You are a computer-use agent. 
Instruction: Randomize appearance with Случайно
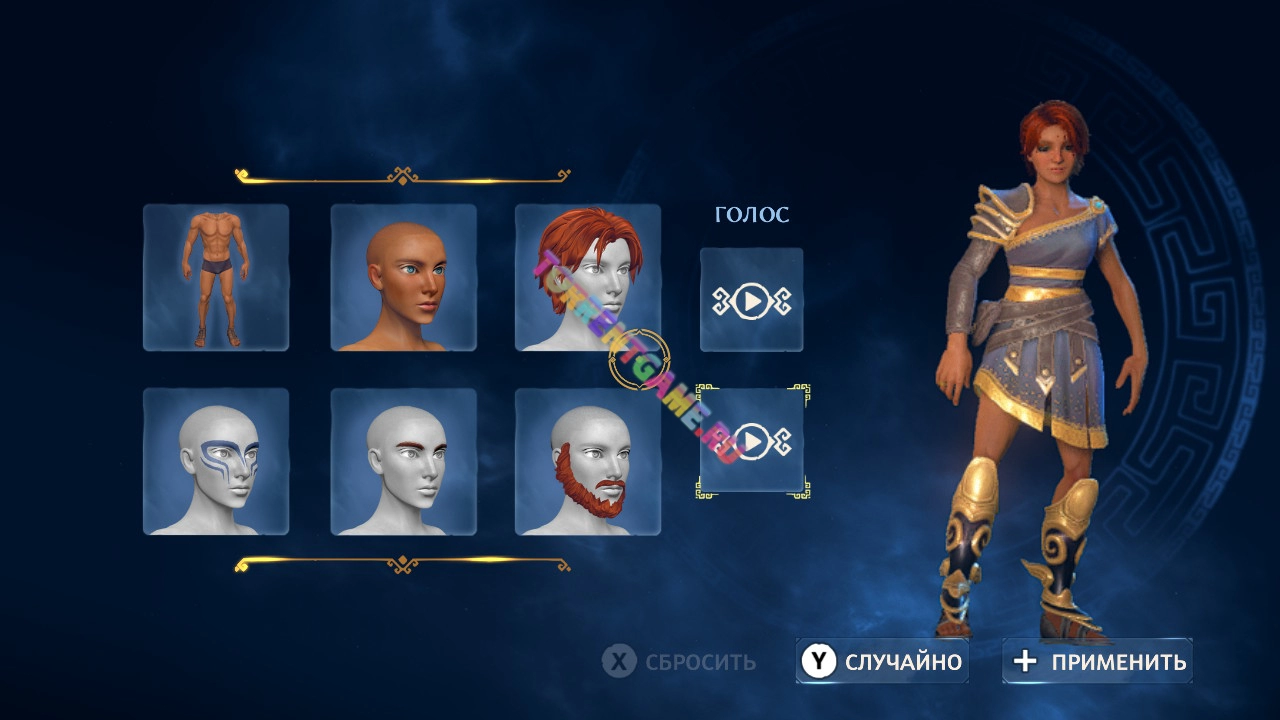click(x=882, y=662)
